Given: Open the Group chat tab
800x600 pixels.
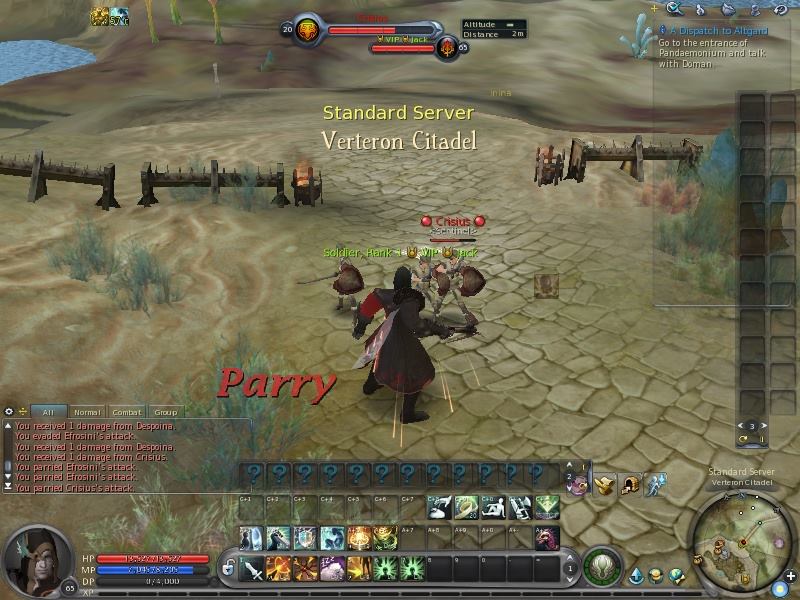Looking at the screenshot, I should coord(165,412).
